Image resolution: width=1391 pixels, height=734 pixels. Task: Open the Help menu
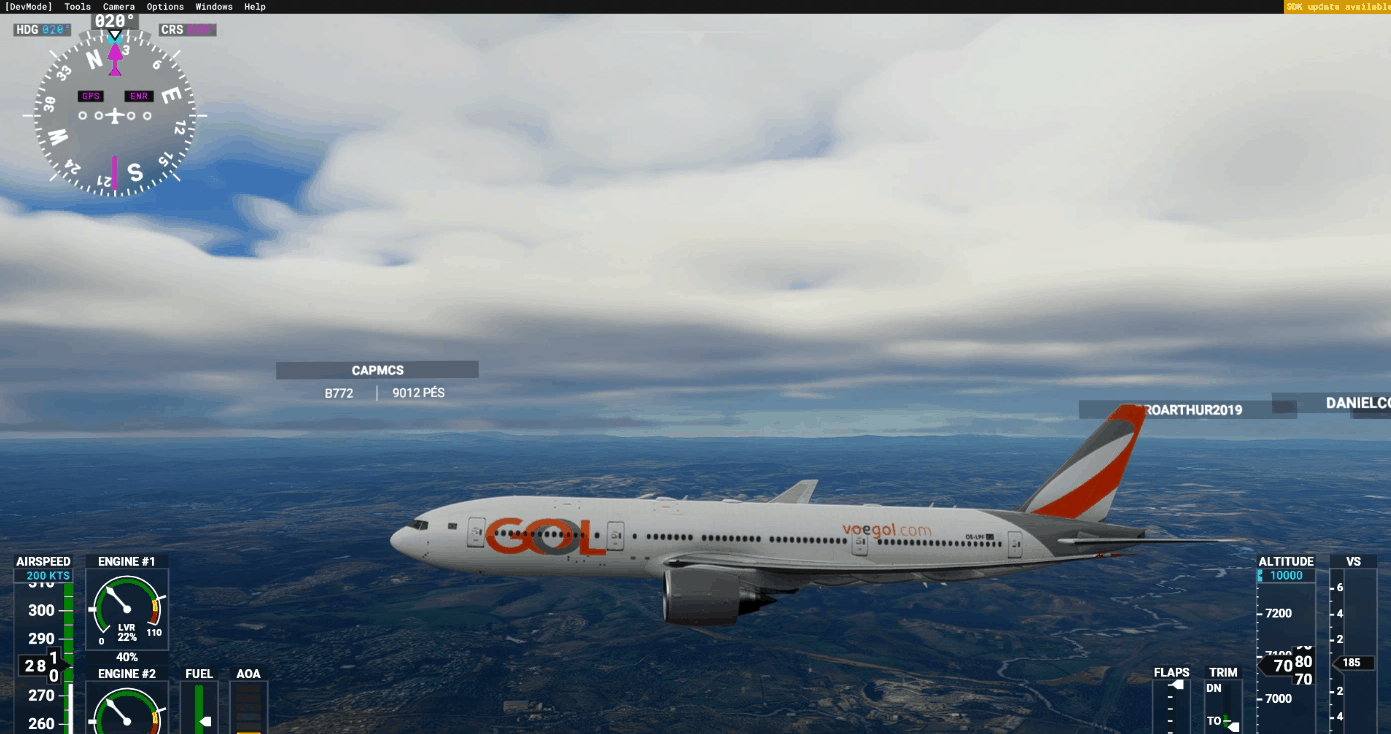pos(255,7)
